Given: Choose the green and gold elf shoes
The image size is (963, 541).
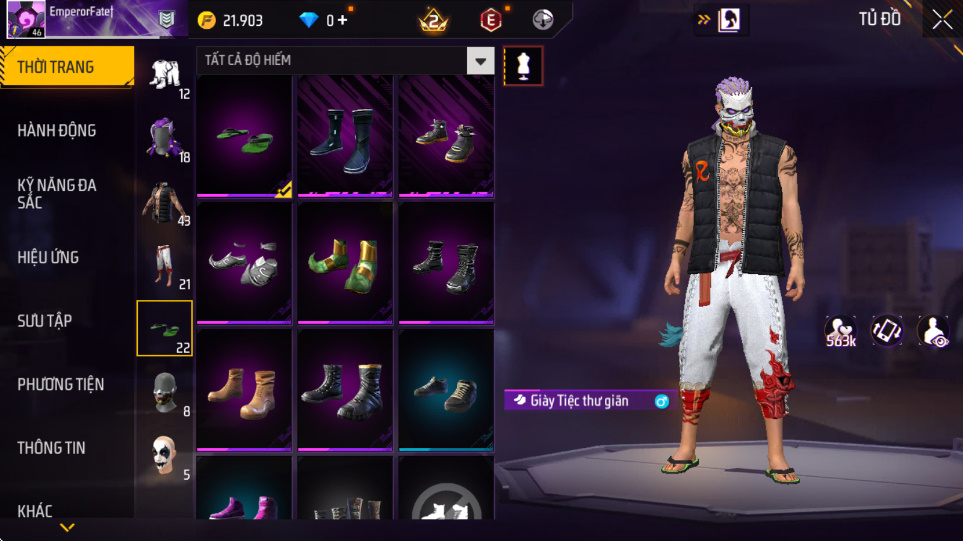Looking at the screenshot, I should point(345,263).
